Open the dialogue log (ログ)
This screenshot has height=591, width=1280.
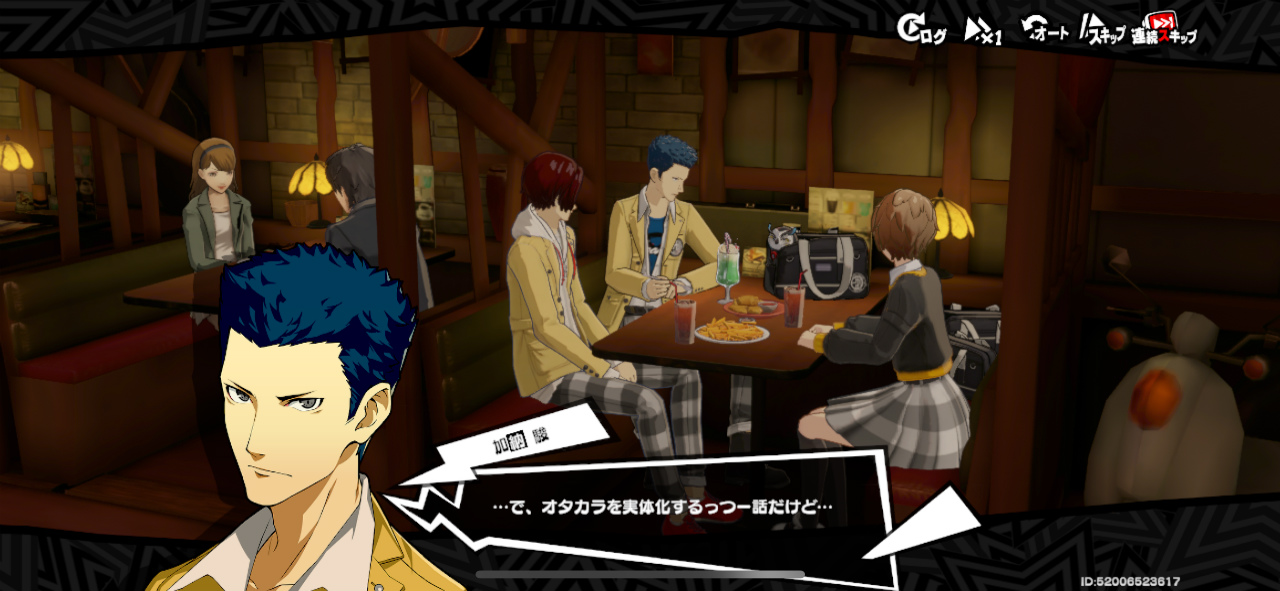pyautogui.click(x=921, y=30)
